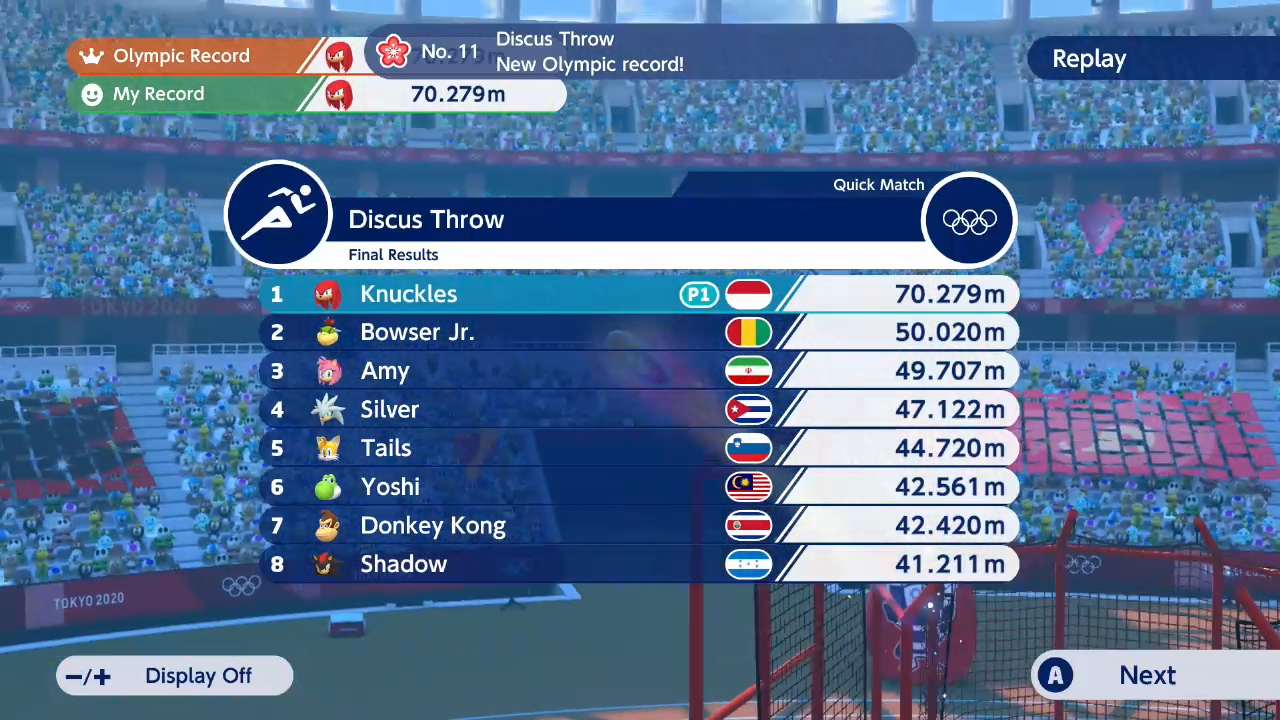Select Silver's result row
This screenshot has height=720, width=1280.
click(x=638, y=410)
